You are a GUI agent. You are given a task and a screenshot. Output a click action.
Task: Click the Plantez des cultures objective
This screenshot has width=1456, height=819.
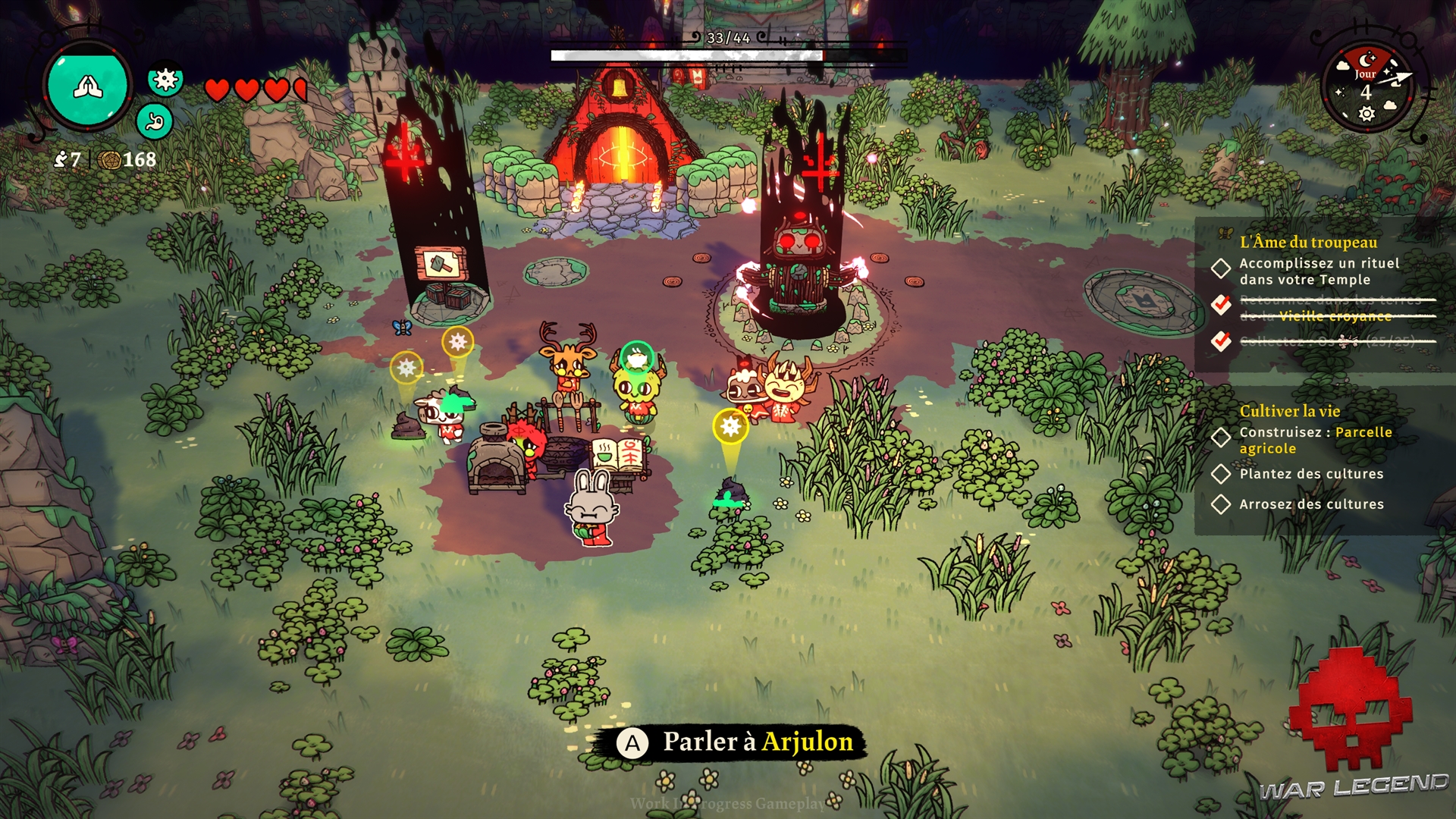[1310, 474]
